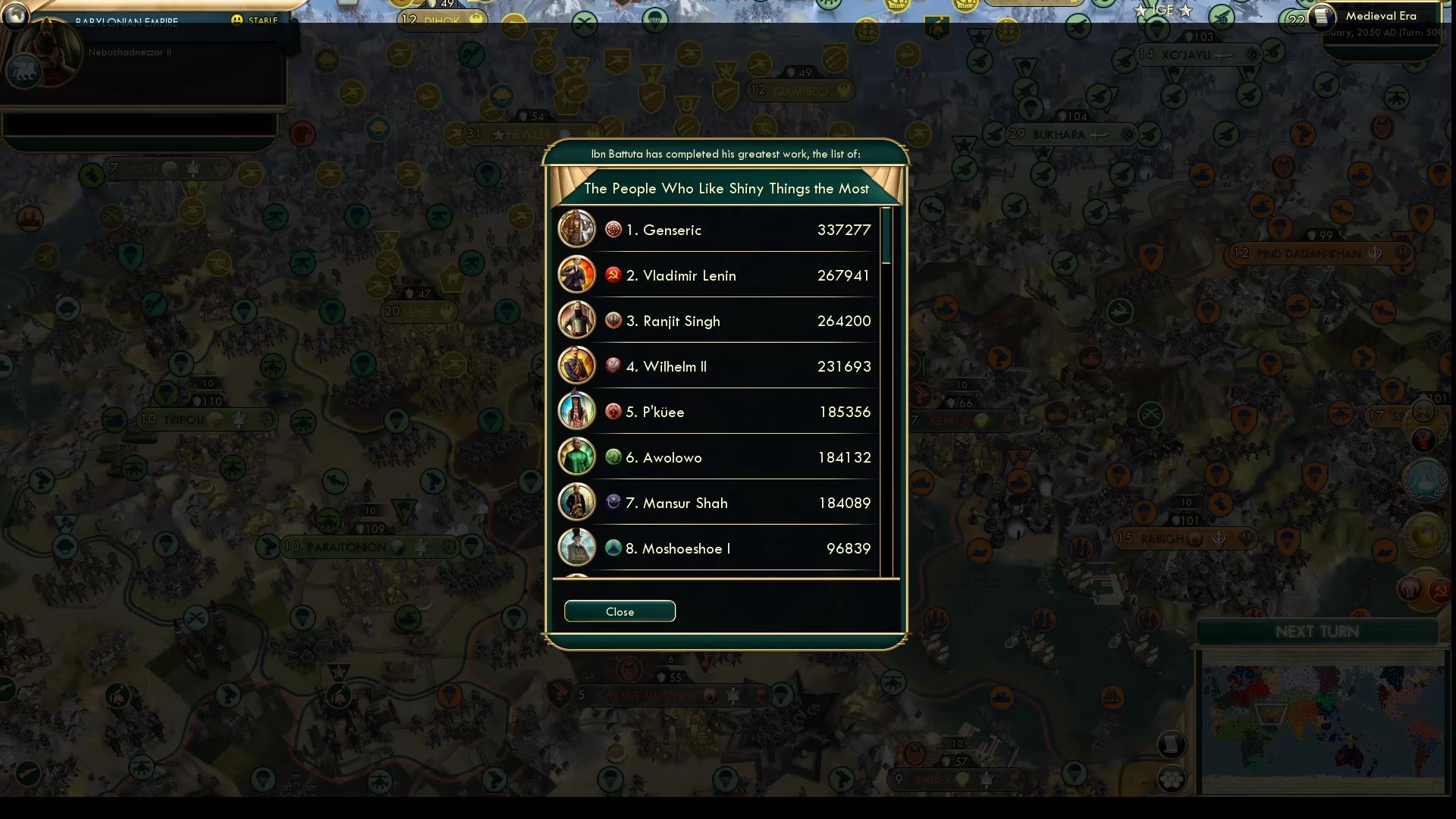Click the globe strategic view icon top left
This screenshot has width=1456, height=819.
tap(17, 17)
